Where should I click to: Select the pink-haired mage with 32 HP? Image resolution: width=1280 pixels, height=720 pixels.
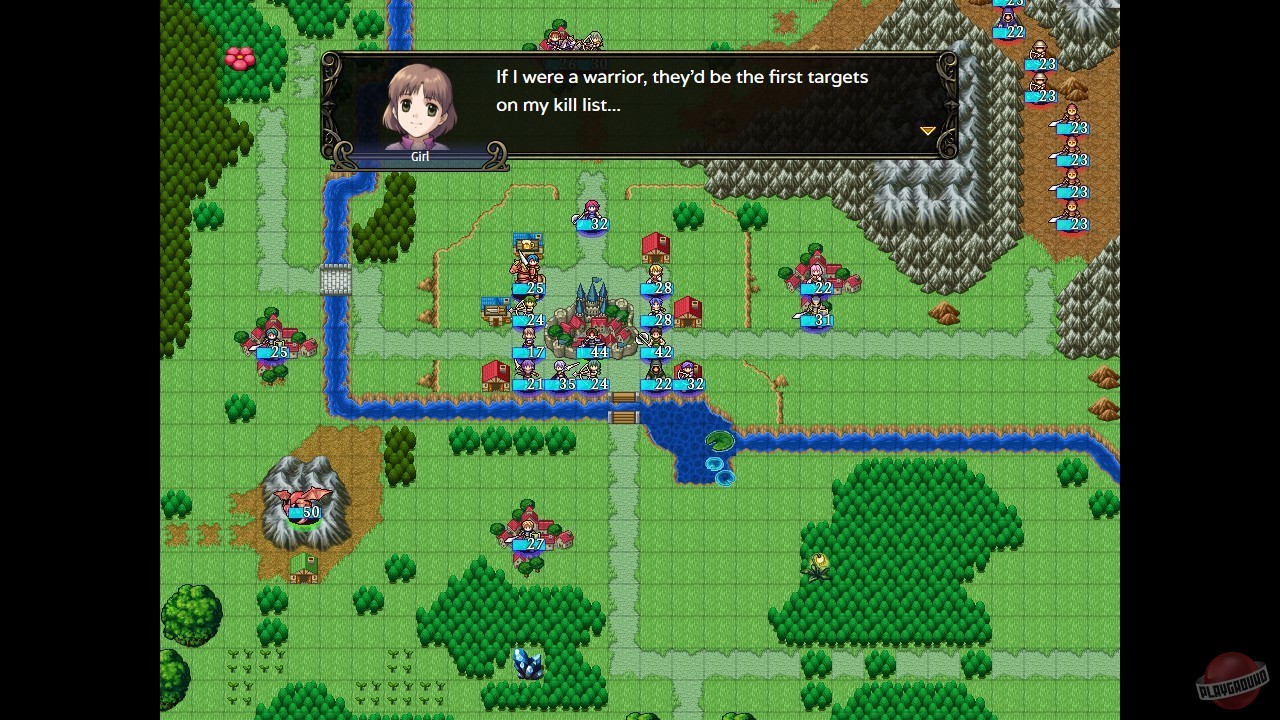pyautogui.click(x=590, y=210)
